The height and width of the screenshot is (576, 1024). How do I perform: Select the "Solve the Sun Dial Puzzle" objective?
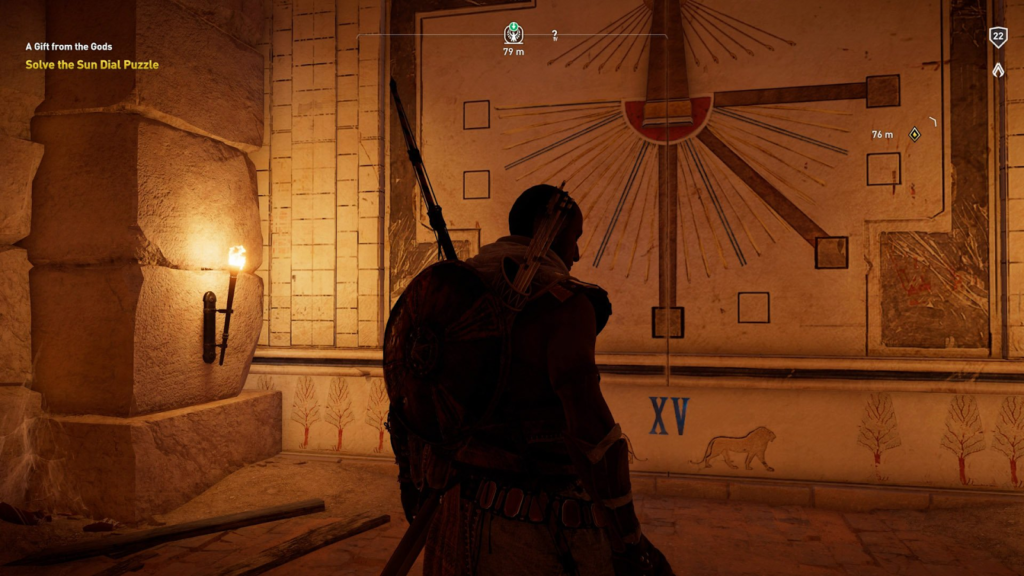(x=92, y=65)
